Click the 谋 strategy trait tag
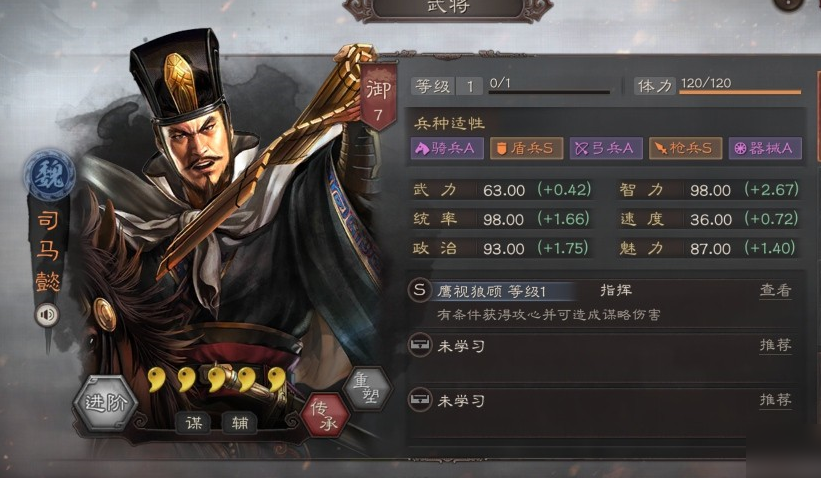Image resolution: width=821 pixels, height=478 pixels. [x=193, y=424]
